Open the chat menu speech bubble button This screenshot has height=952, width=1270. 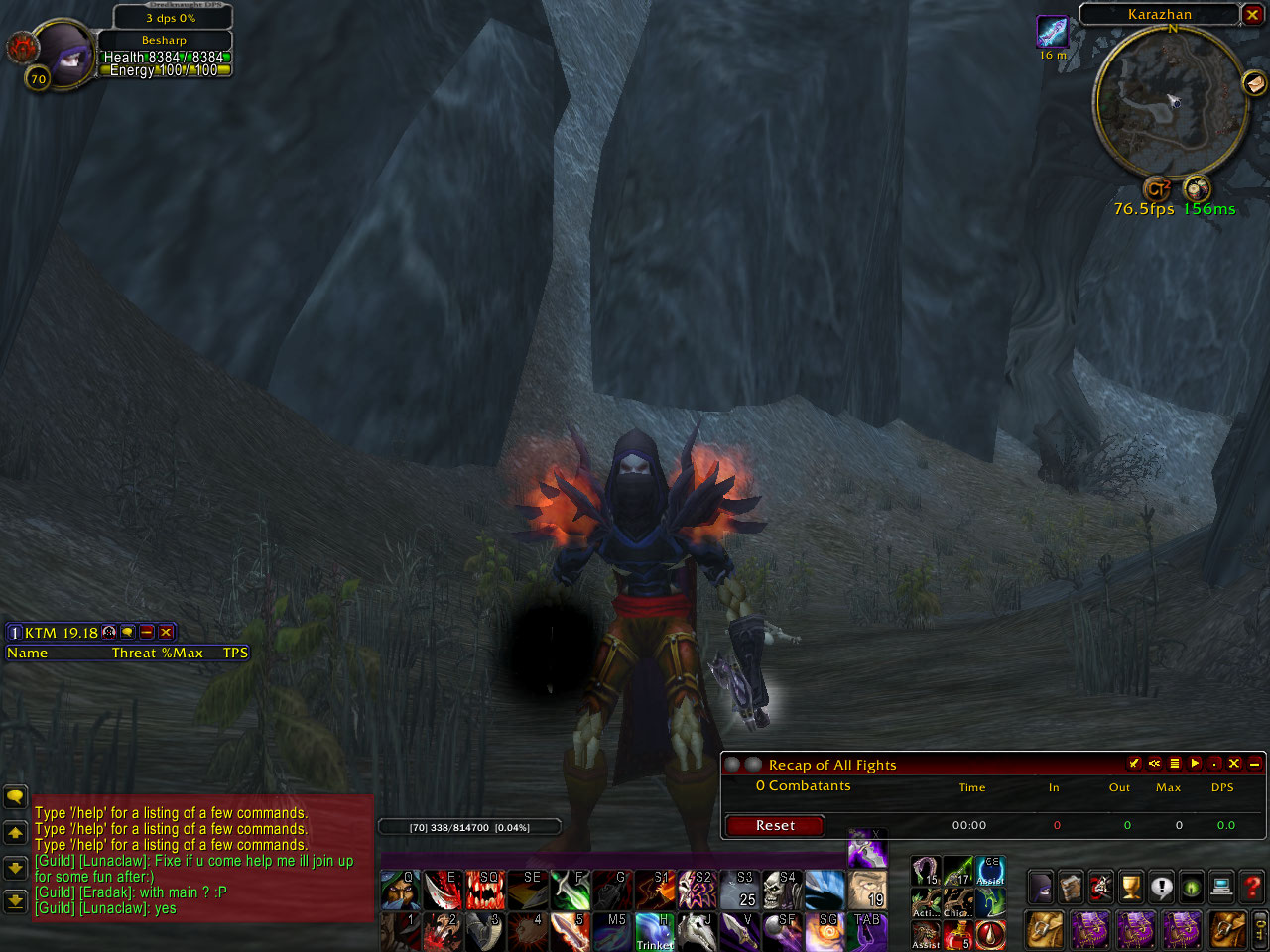coord(15,796)
